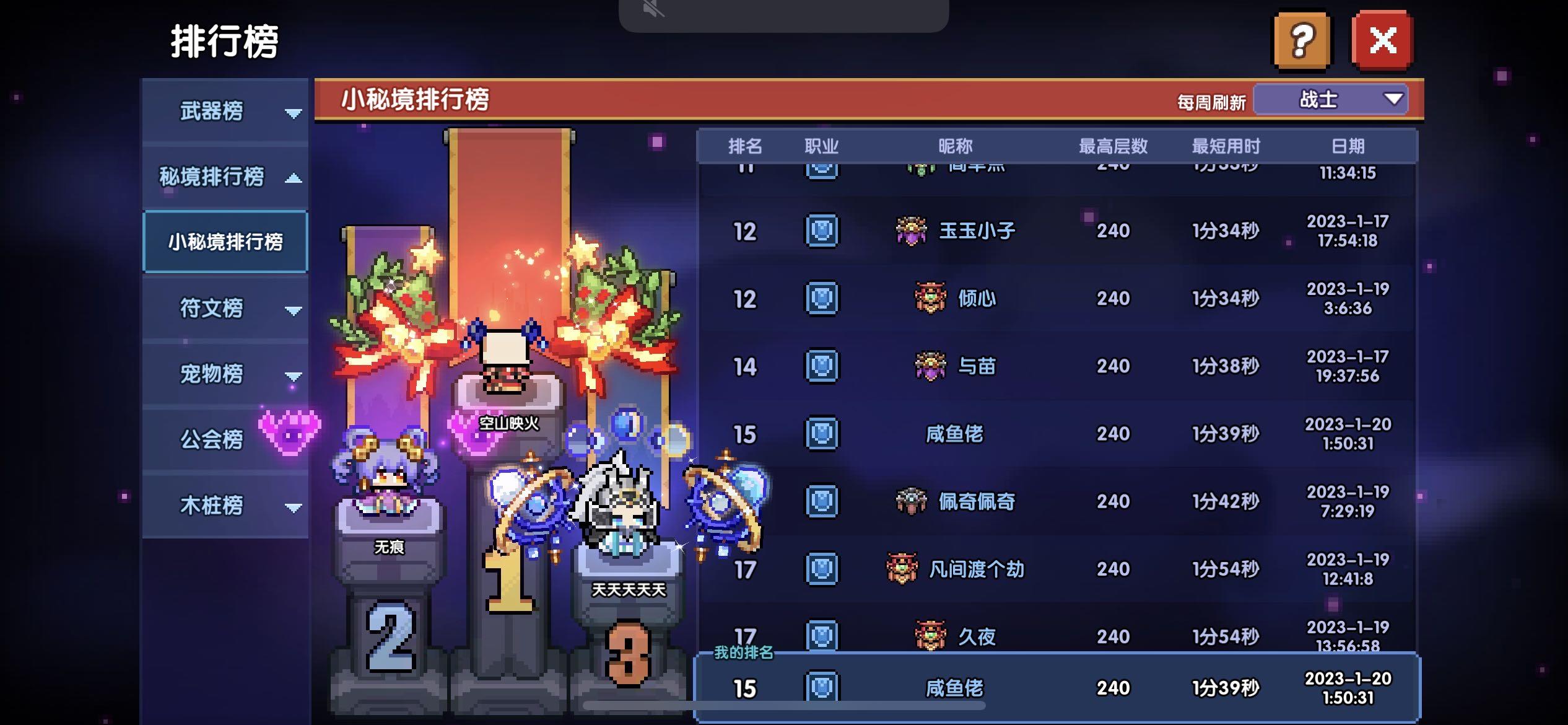Switch to the 小秘境排行榜 tab
1568x725 pixels.
coord(225,242)
